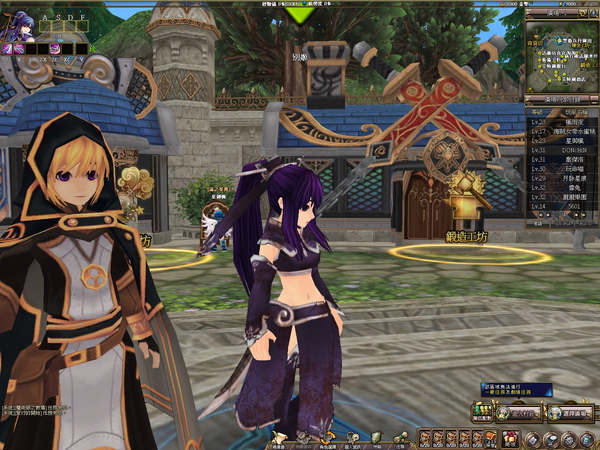Choose the Lv.29 player row

[561, 177]
